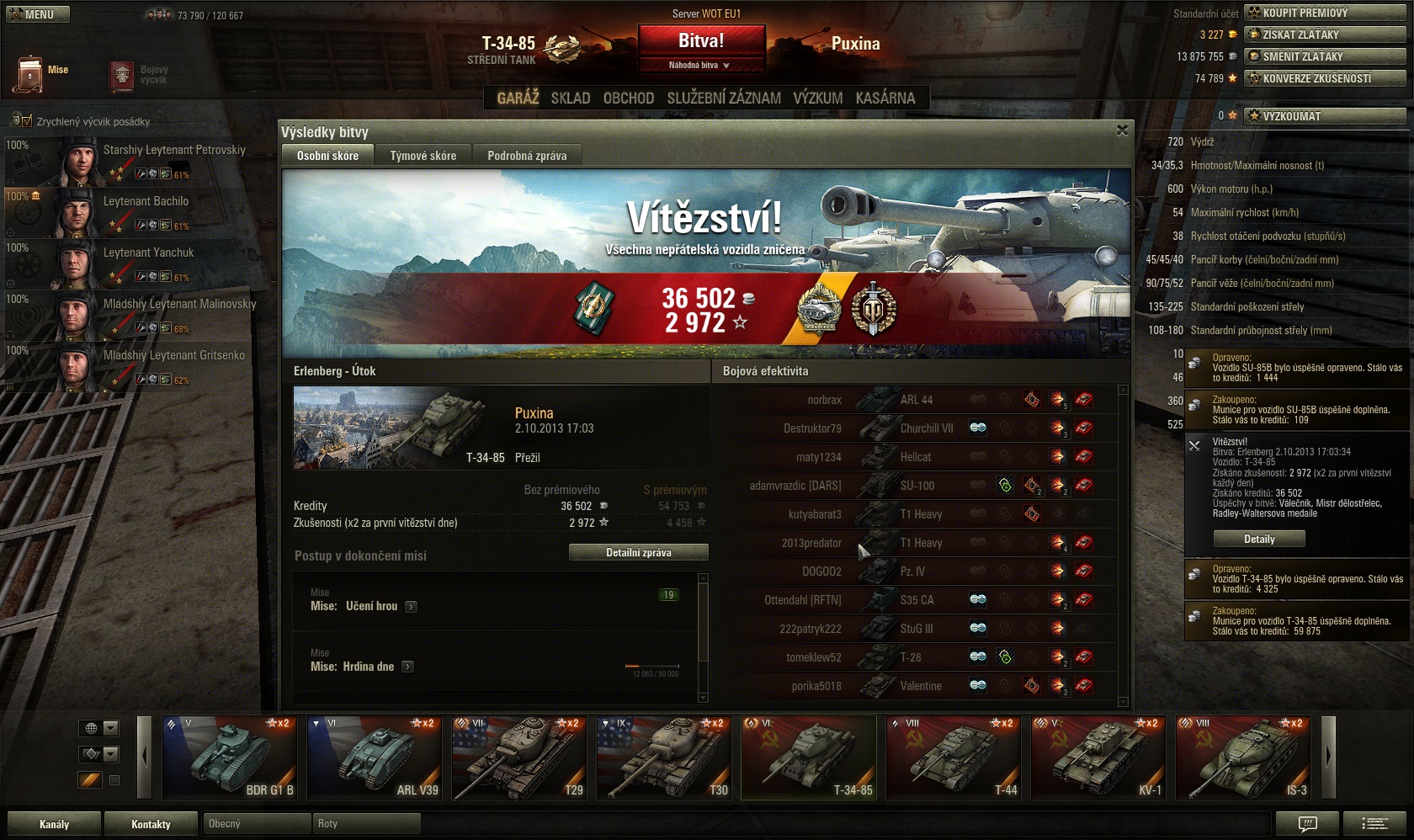1414x840 pixels.
Task: Switch to the Týmové skóre tab
Action: click(x=423, y=156)
